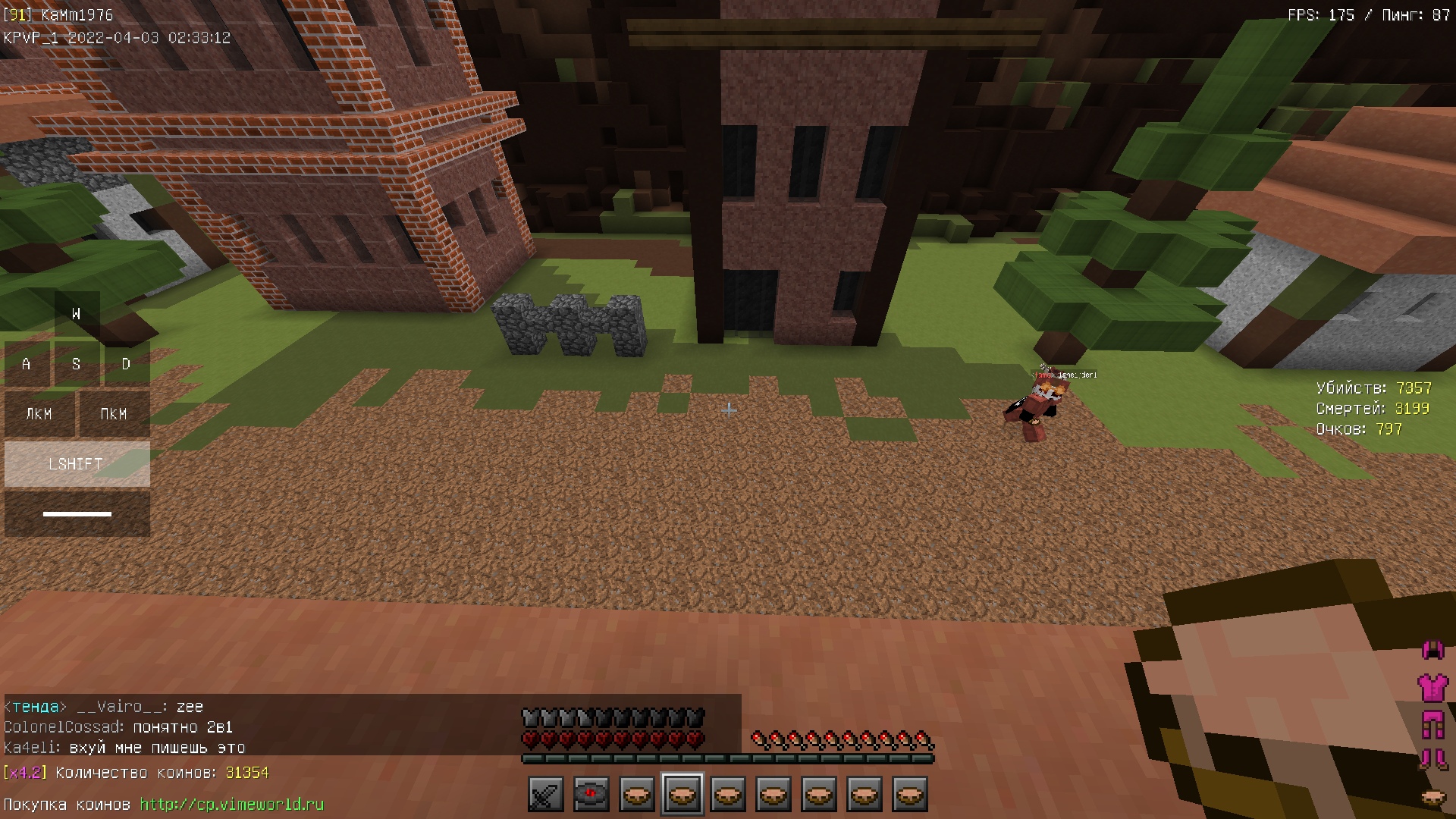Click the pink boots armor icon
Viewport: 1456px width, 819px height.
pos(1432,759)
